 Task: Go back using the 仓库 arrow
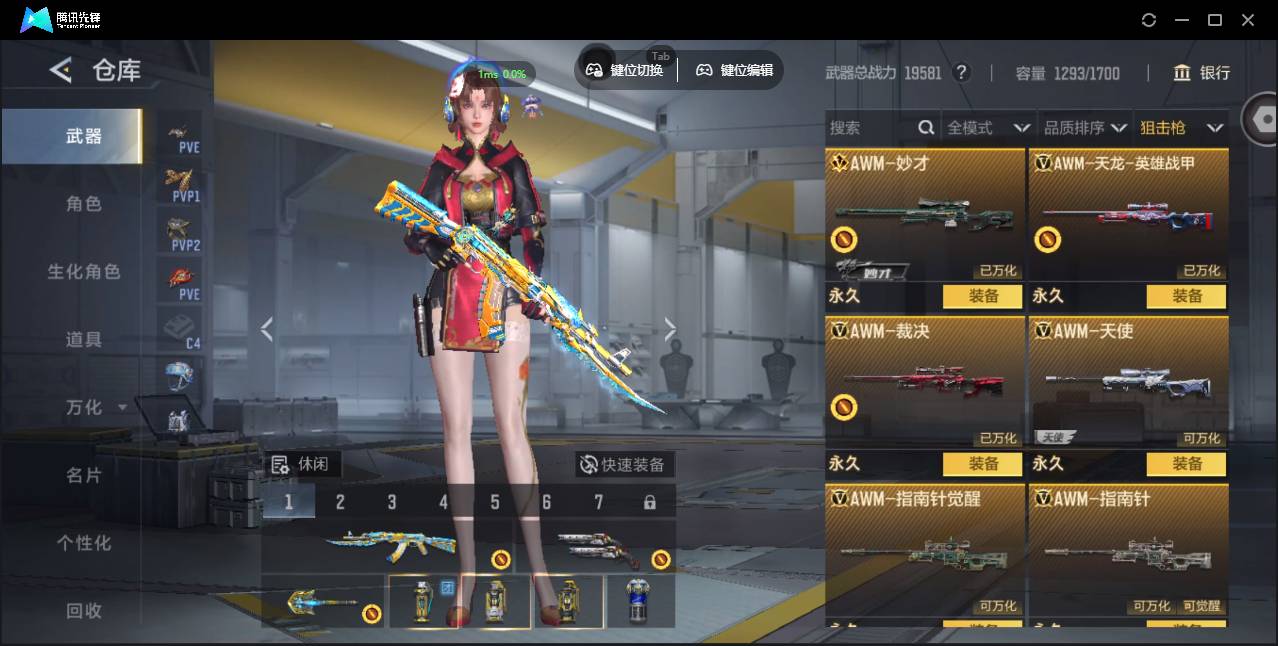[x=61, y=70]
